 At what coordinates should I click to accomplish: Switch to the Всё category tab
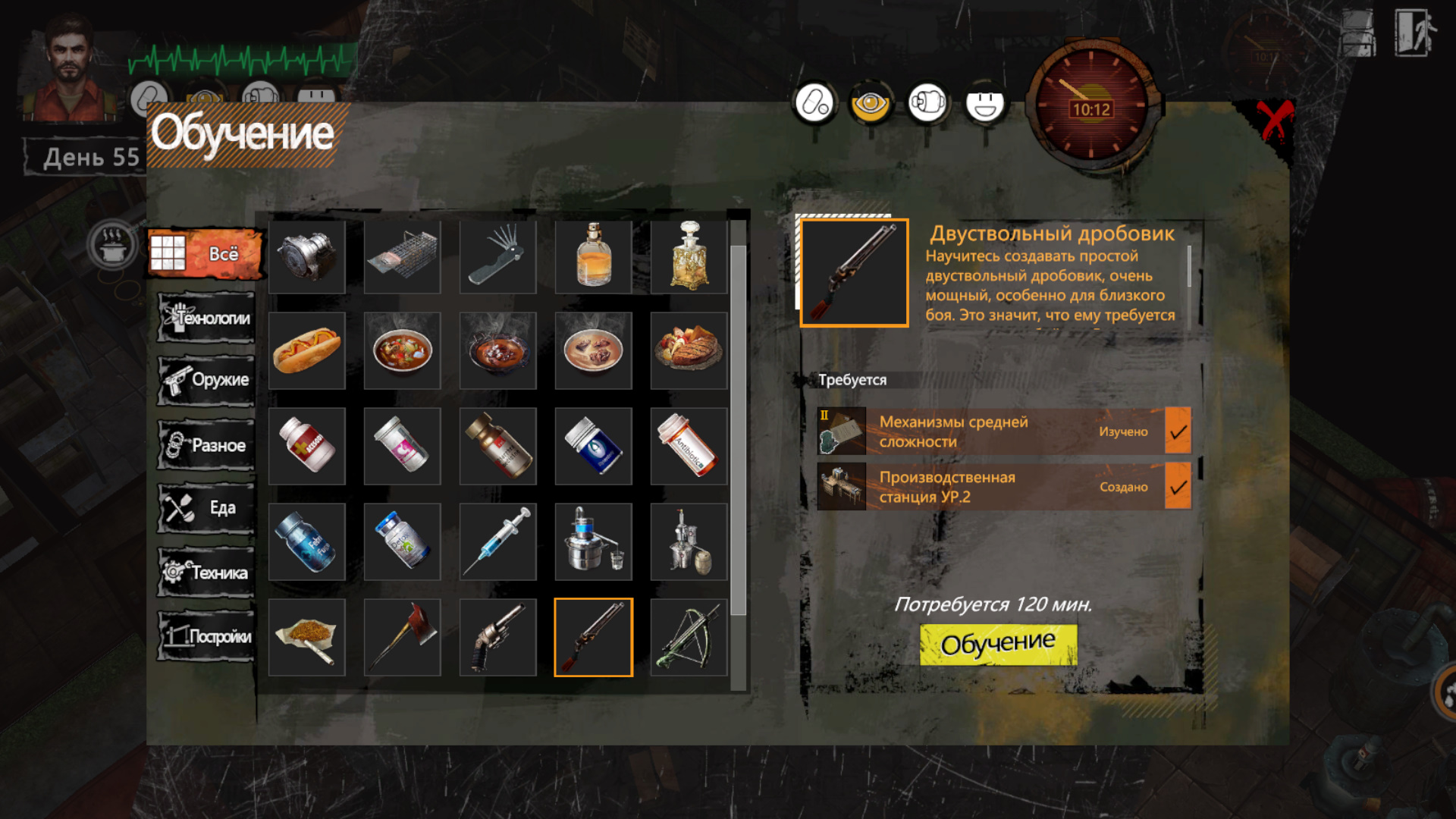click(x=206, y=254)
